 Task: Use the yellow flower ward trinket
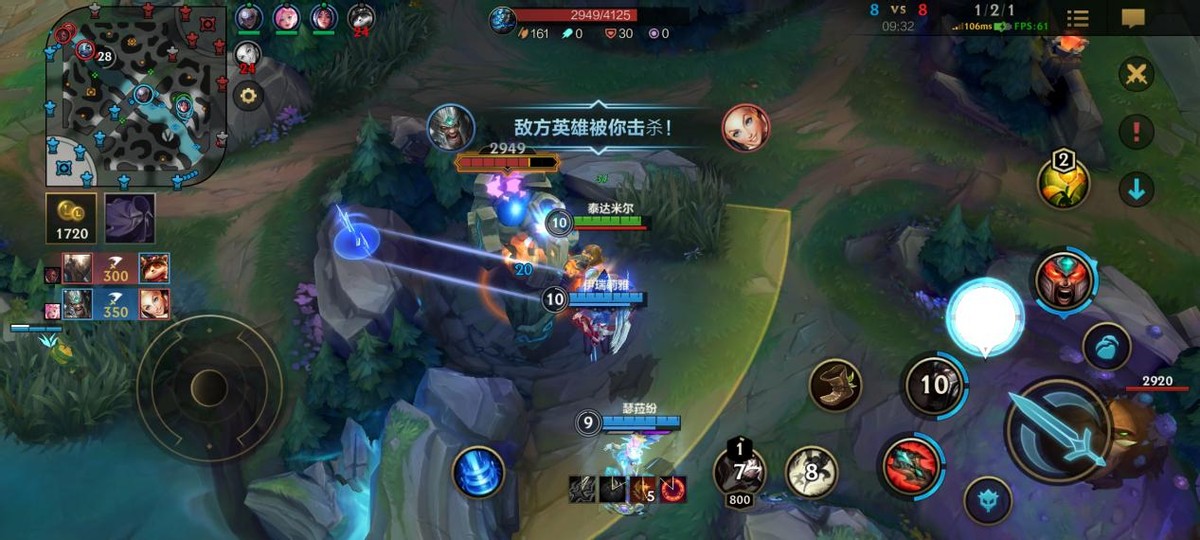coord(1063,182)
